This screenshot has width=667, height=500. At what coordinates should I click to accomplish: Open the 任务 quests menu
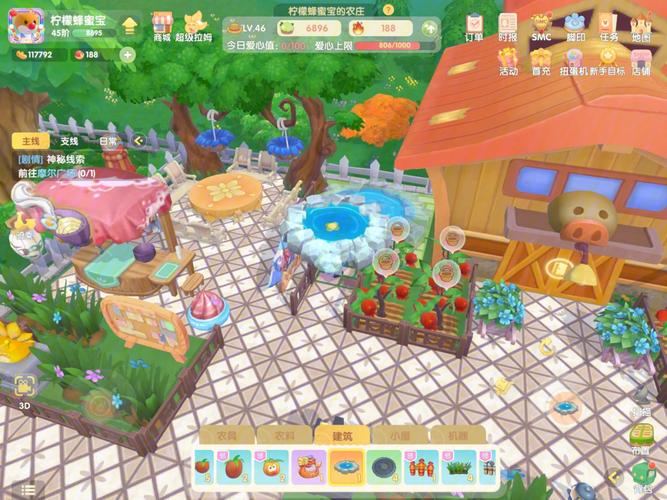608,25
